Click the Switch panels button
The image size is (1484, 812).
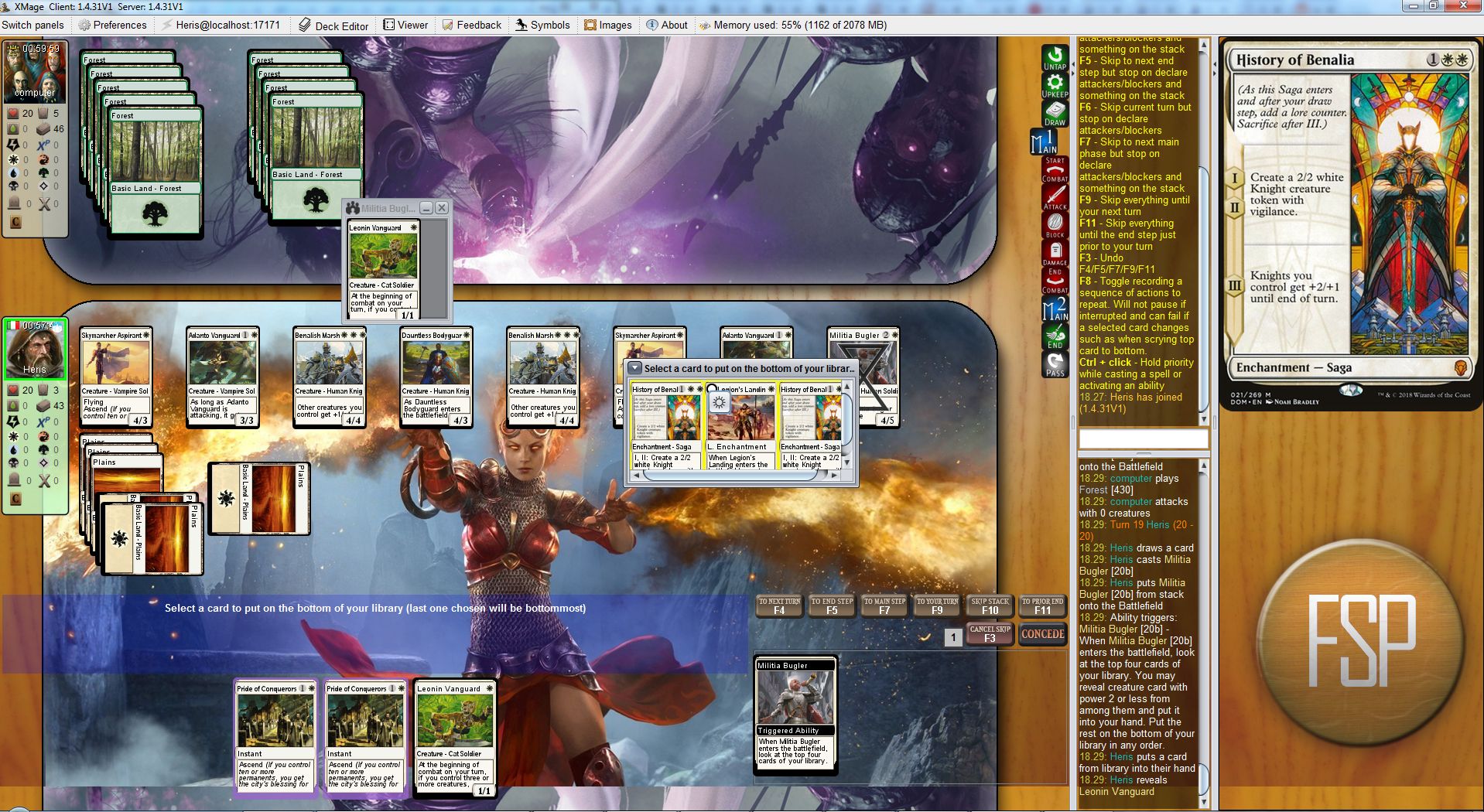tap(33, 25)
